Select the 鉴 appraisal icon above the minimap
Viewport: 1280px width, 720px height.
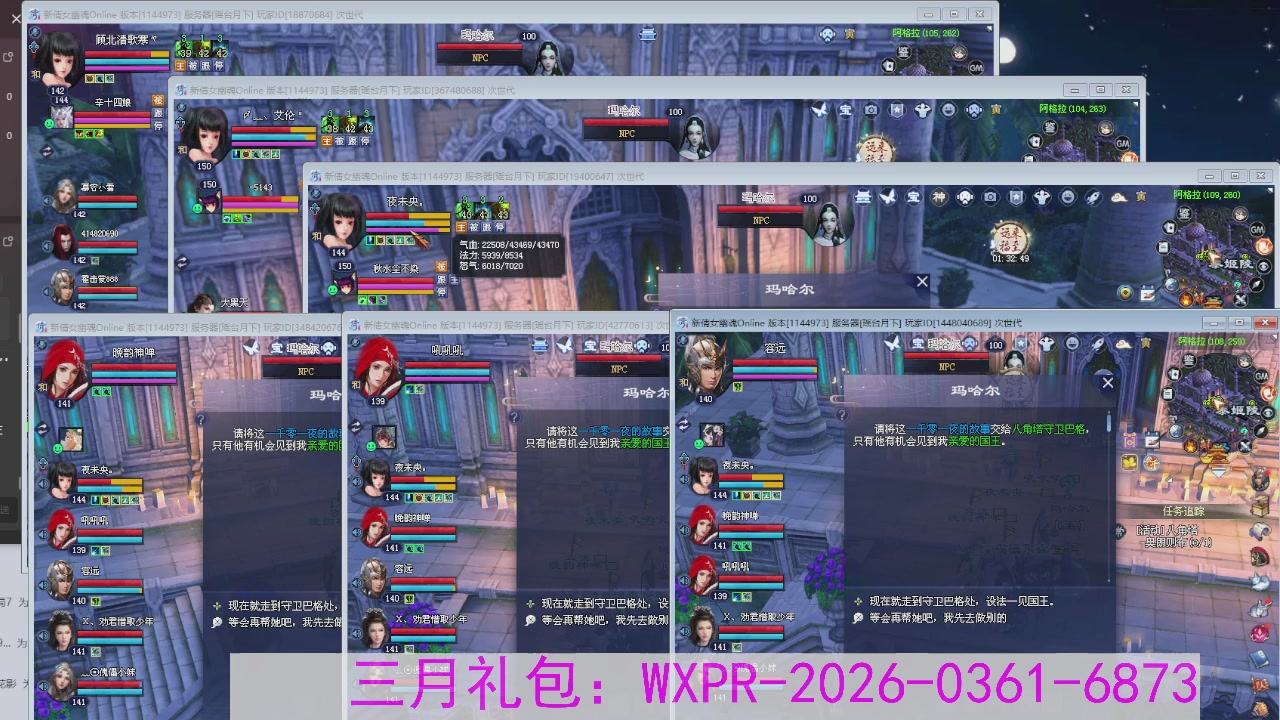click(1187, 360)
